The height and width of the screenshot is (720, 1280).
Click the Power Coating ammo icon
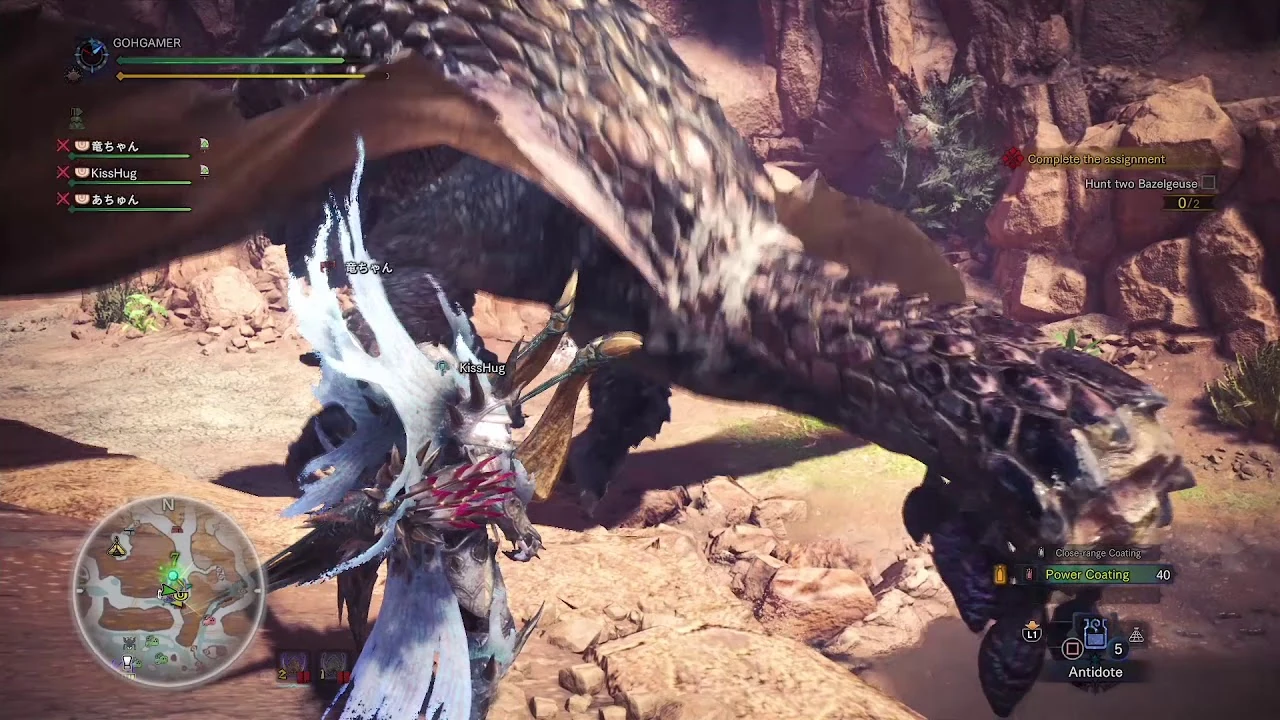click(1029, 574)
